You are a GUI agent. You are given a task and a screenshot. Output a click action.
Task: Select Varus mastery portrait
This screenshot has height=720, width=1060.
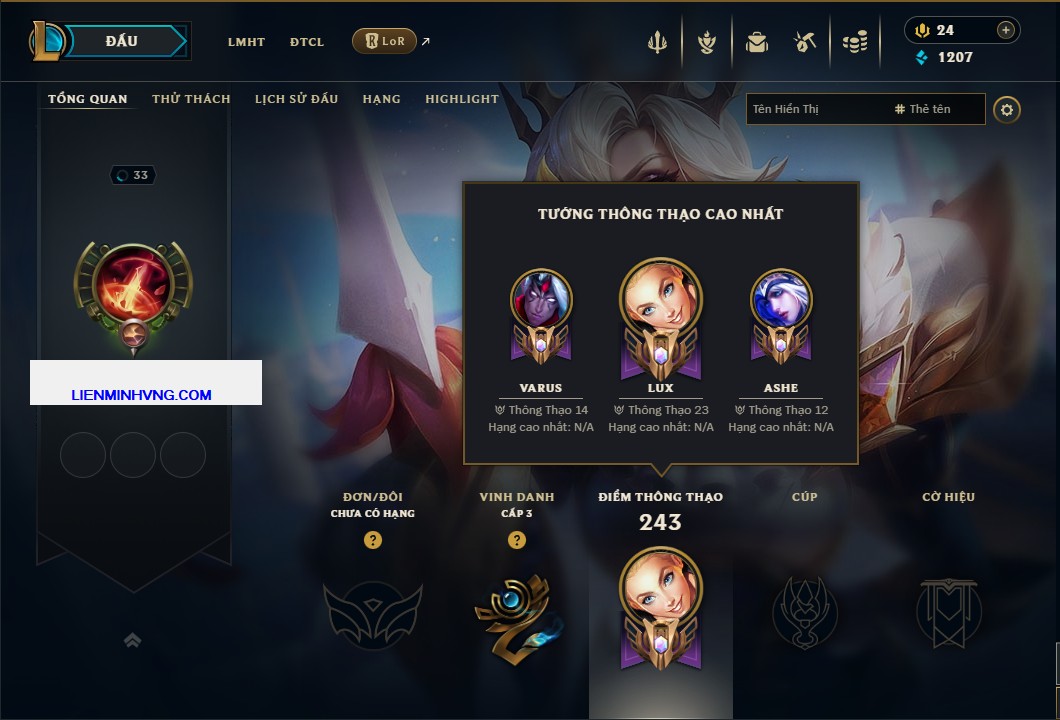(x=541, y=300)
